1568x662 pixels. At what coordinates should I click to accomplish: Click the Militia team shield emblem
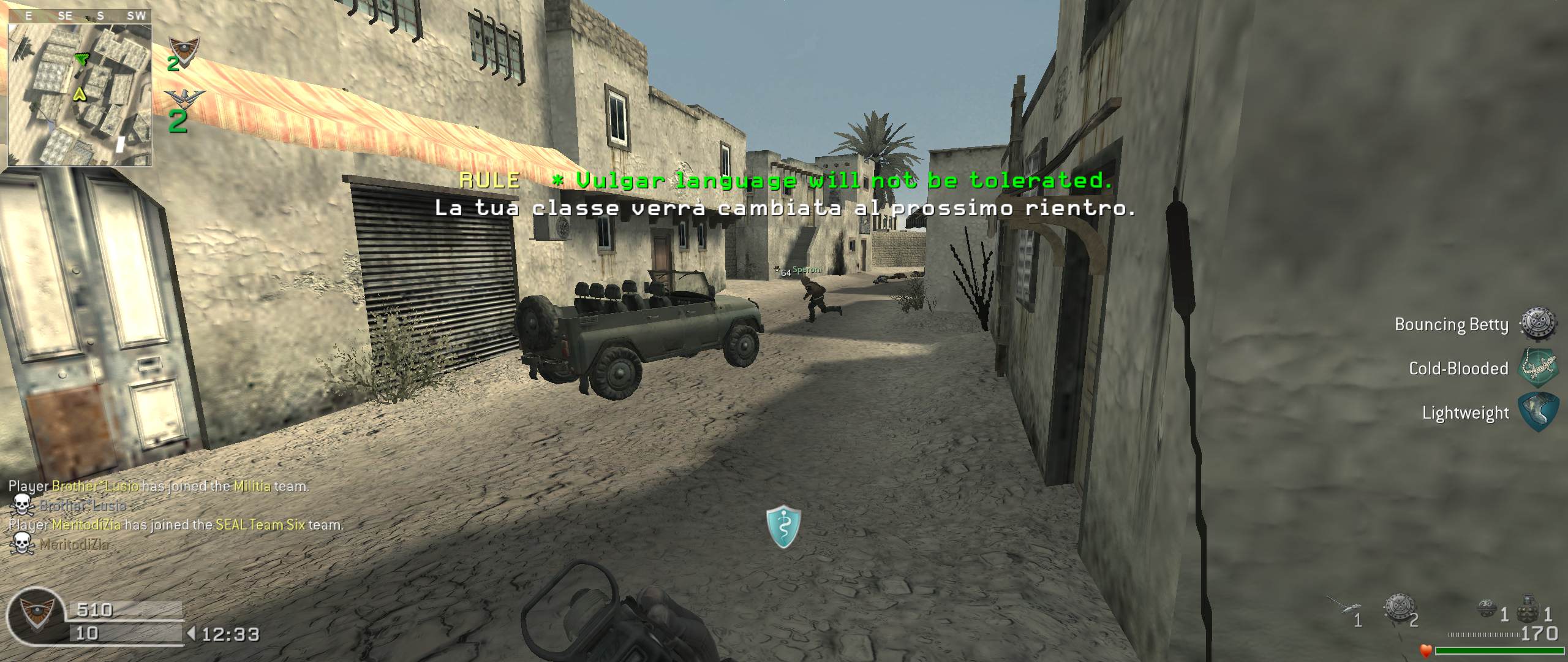(183, 49)
